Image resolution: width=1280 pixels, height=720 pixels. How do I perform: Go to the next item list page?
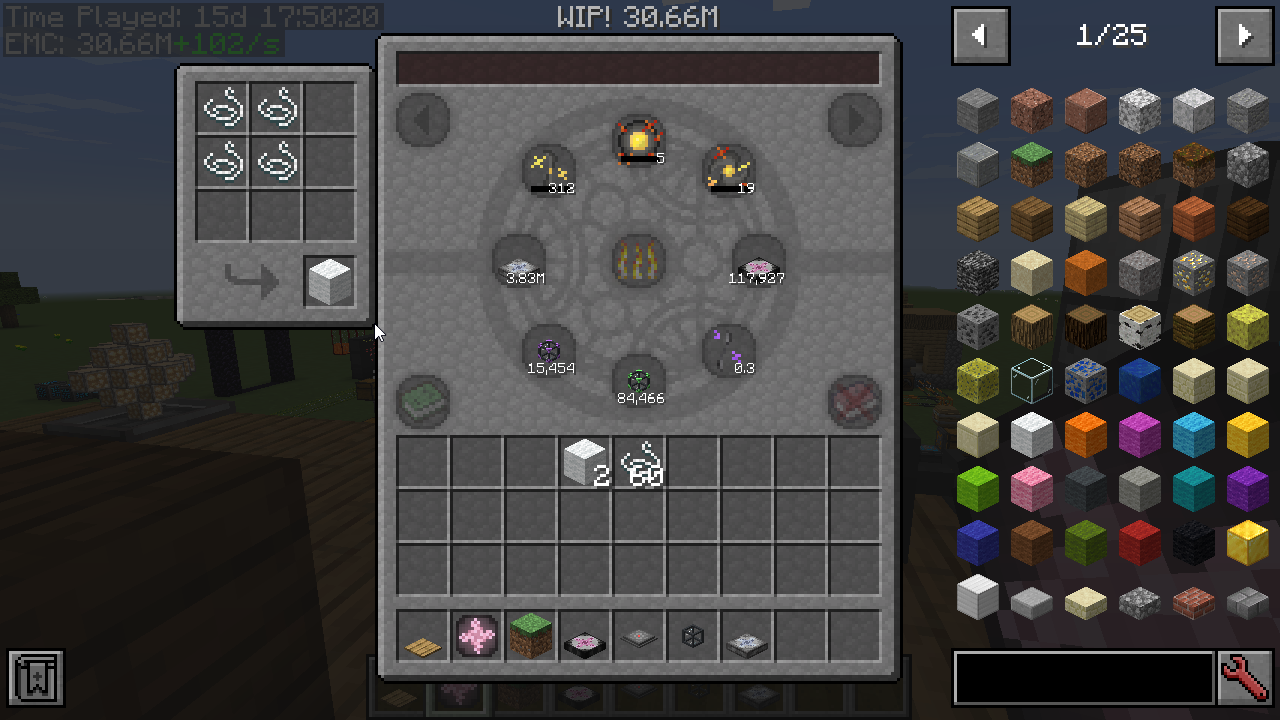[1244, 36]
